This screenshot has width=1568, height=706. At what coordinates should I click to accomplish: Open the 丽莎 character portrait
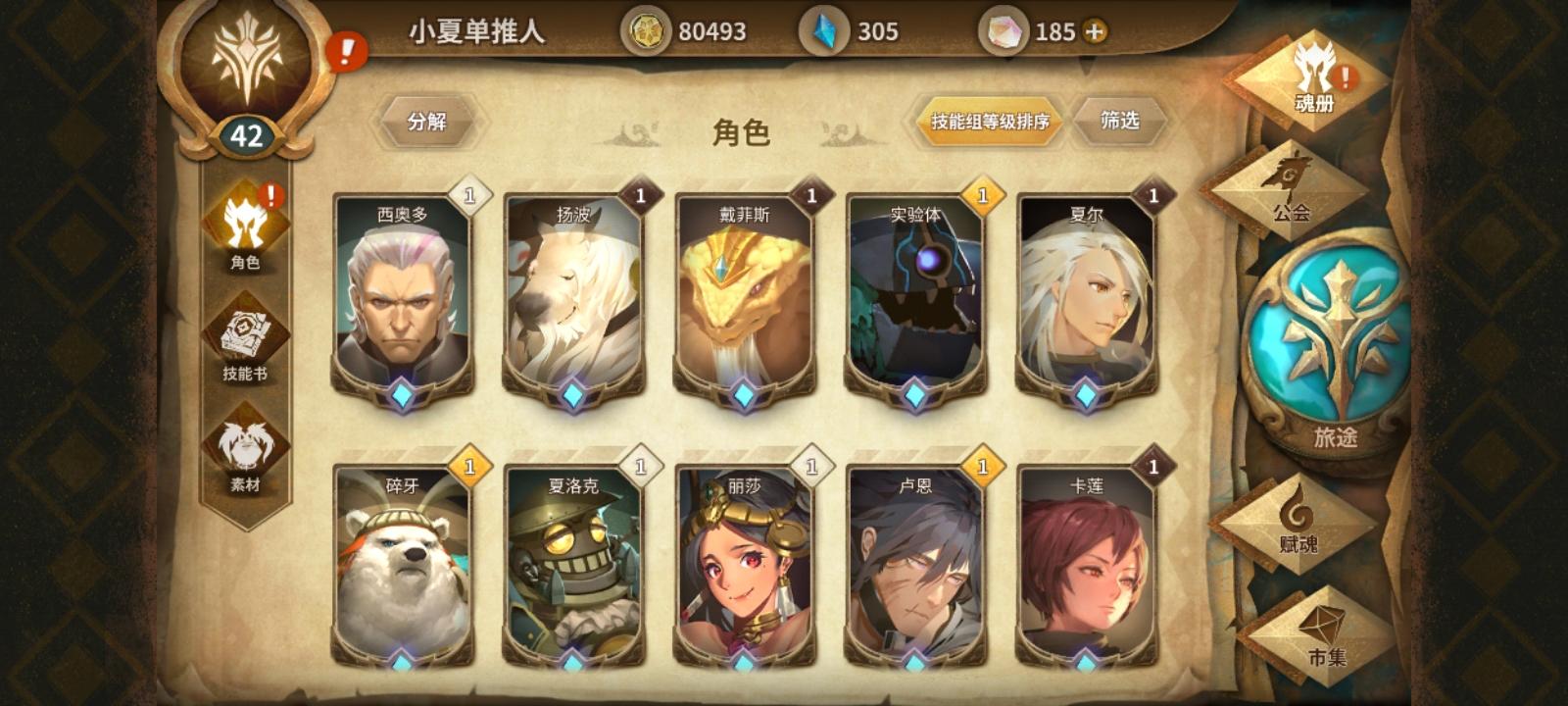click(x=746, y=569)
